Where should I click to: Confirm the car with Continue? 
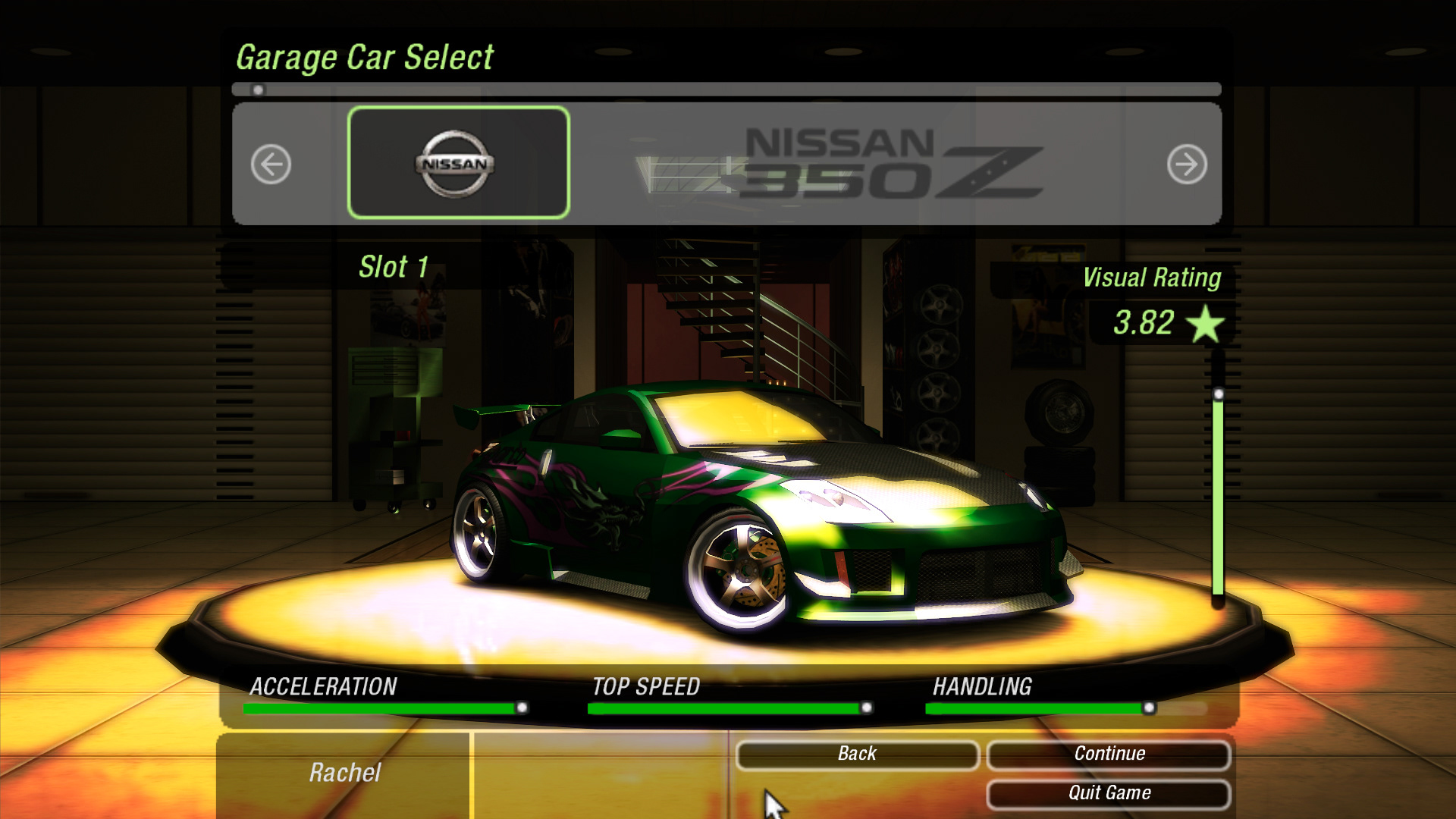pos(1109,754)
